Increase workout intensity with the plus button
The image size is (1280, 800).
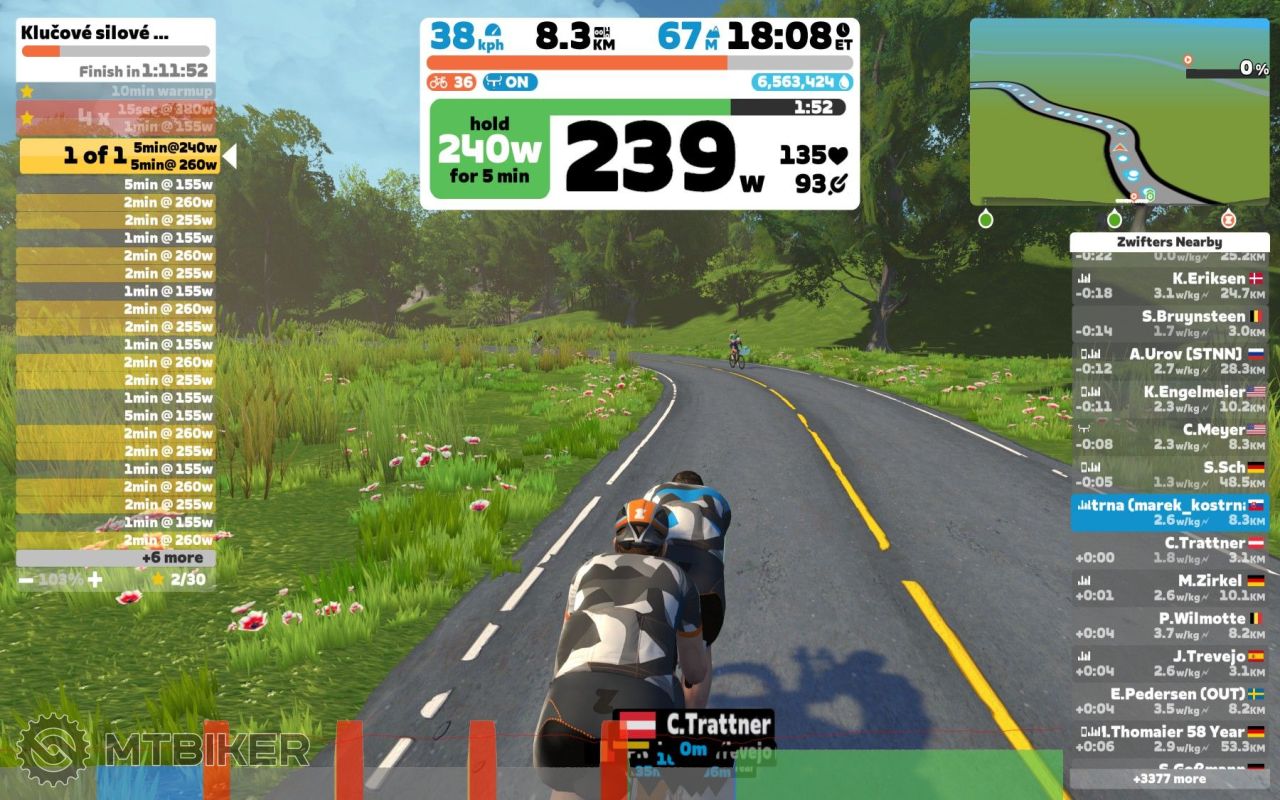tap(94, 579)
